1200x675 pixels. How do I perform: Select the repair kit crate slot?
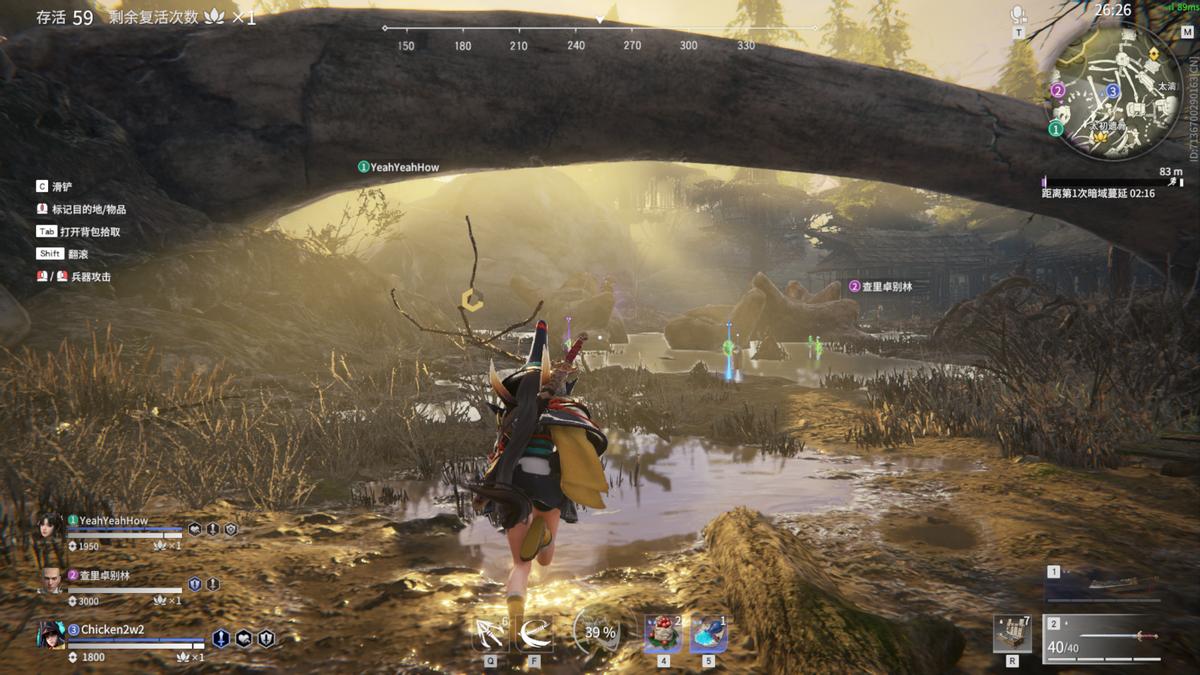click(x=1012, y=634)
